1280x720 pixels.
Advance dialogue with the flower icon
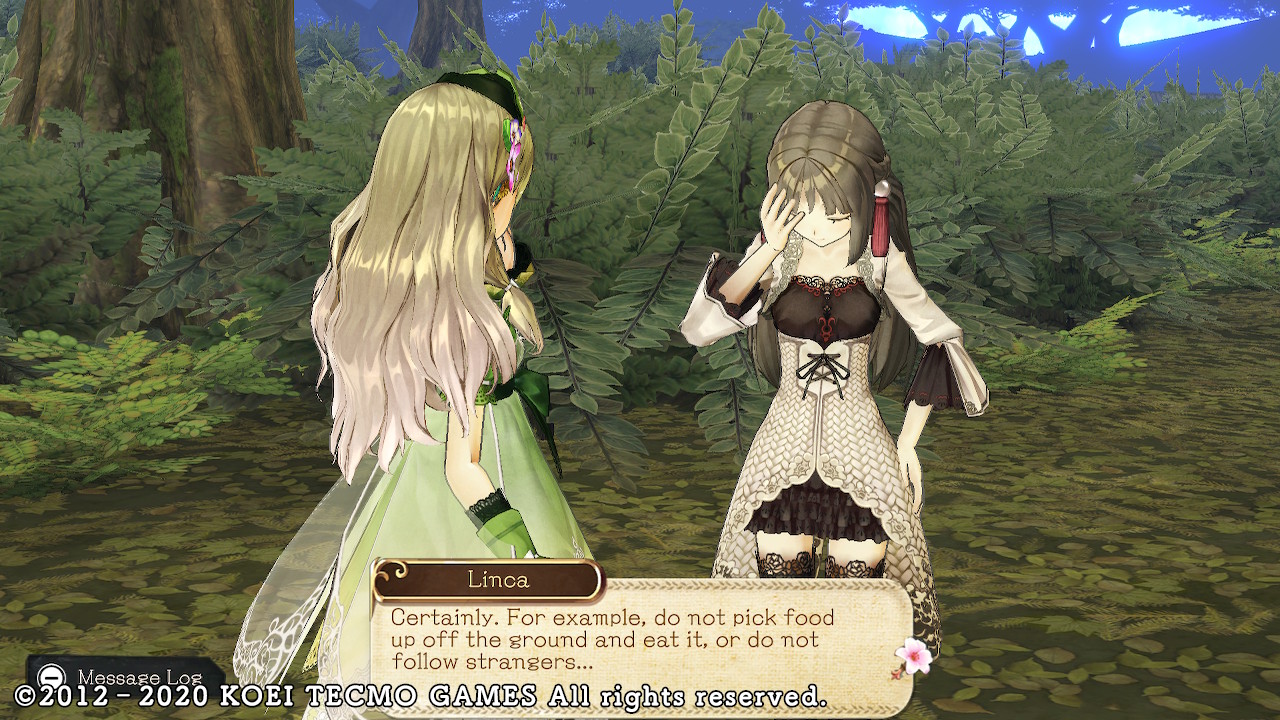coord(914,656)
